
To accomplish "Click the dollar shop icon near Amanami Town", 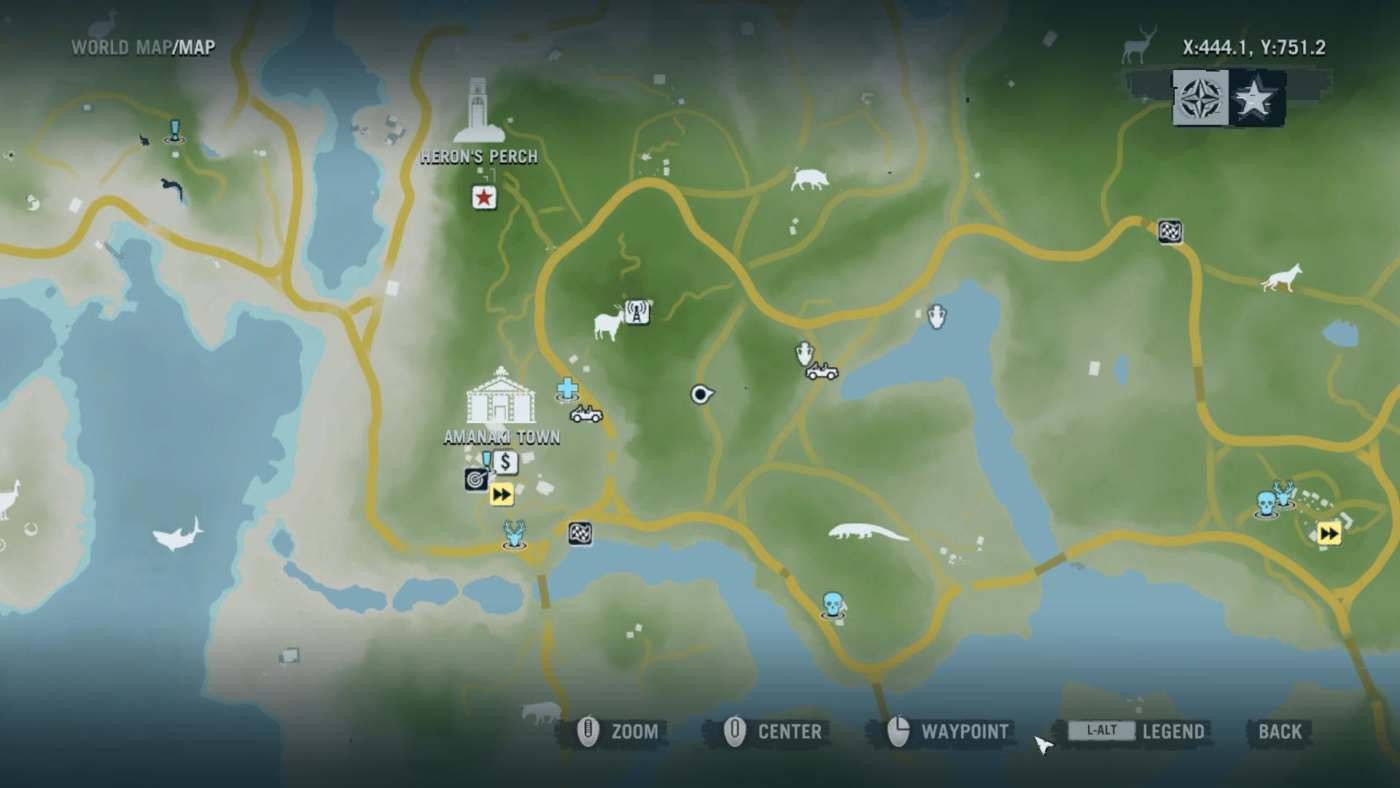I will (x=505, y=461).
